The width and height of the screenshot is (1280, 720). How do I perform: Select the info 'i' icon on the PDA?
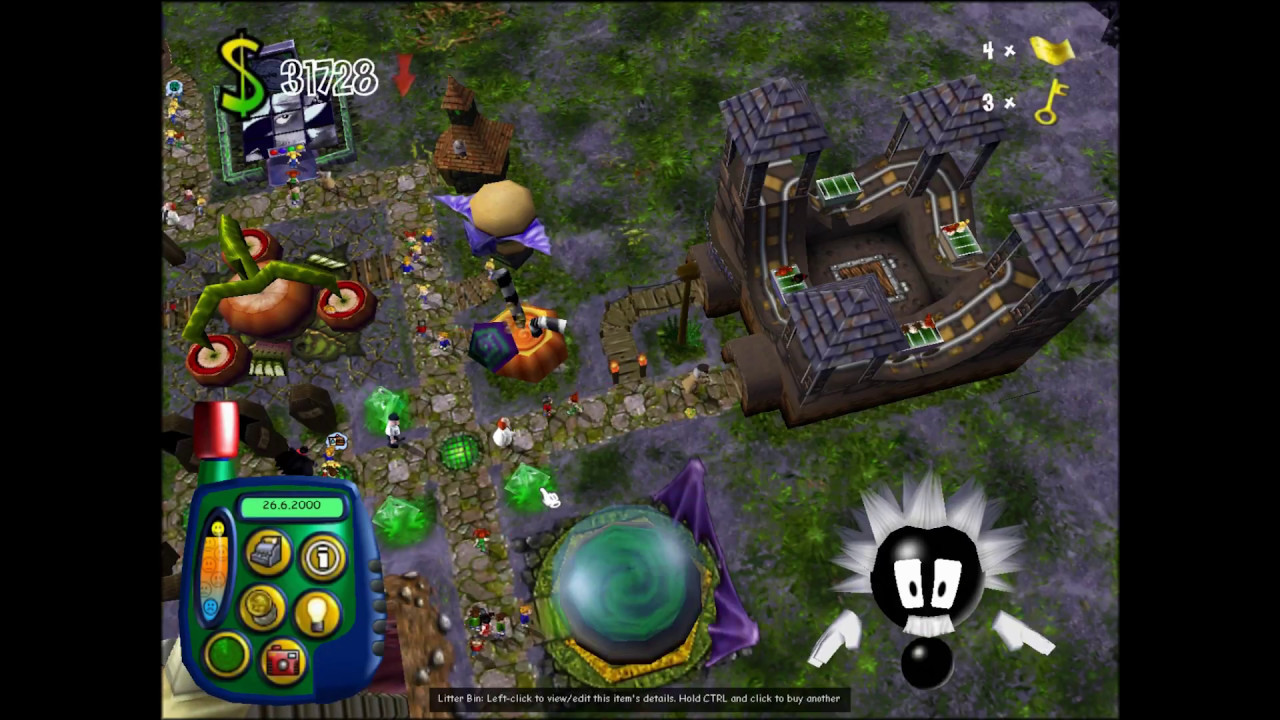click(322, 557)
